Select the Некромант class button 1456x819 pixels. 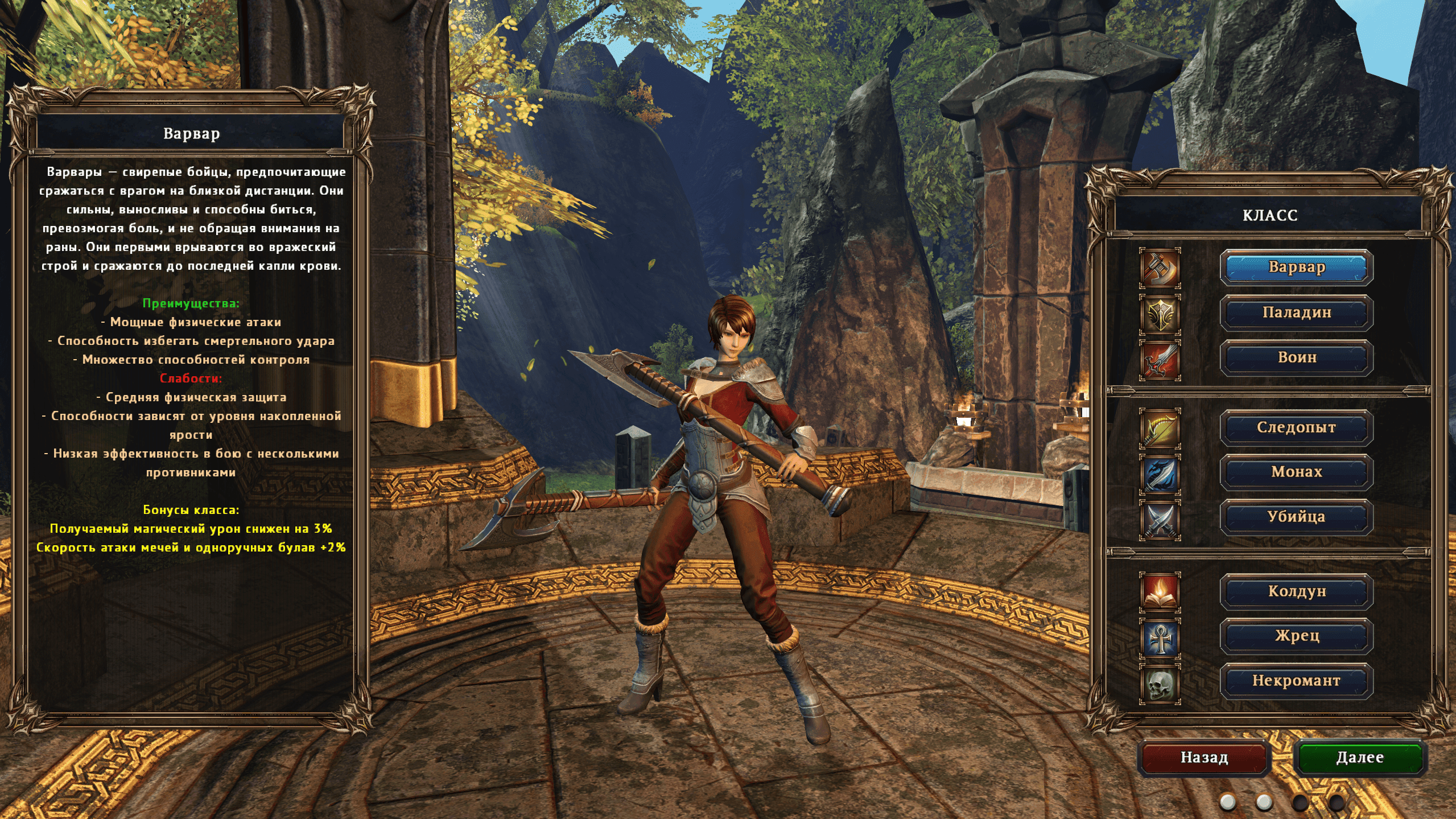tap(1296, 681)
